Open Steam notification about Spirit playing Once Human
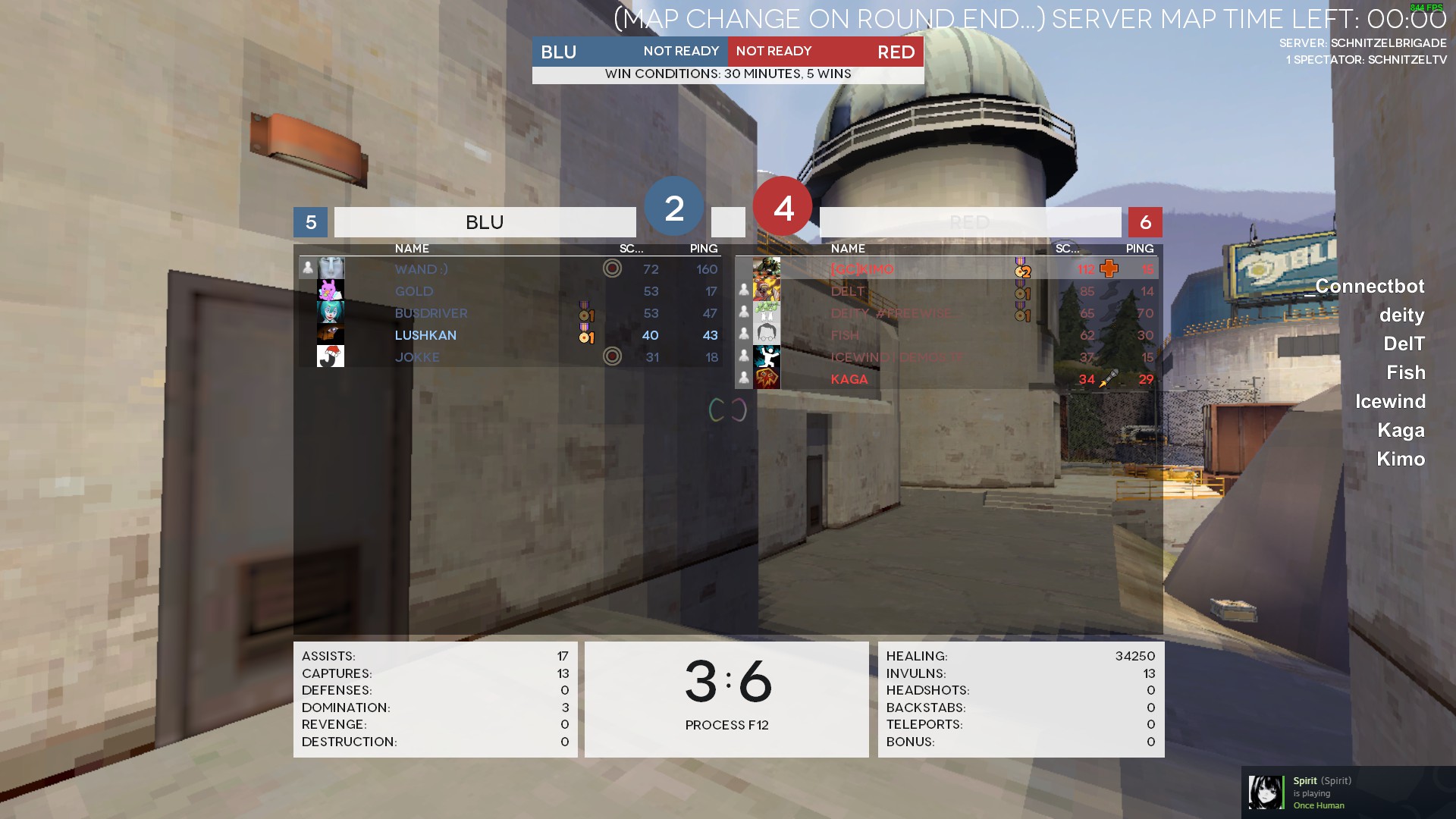The image size is (1456, 819). click(1348, 792)
